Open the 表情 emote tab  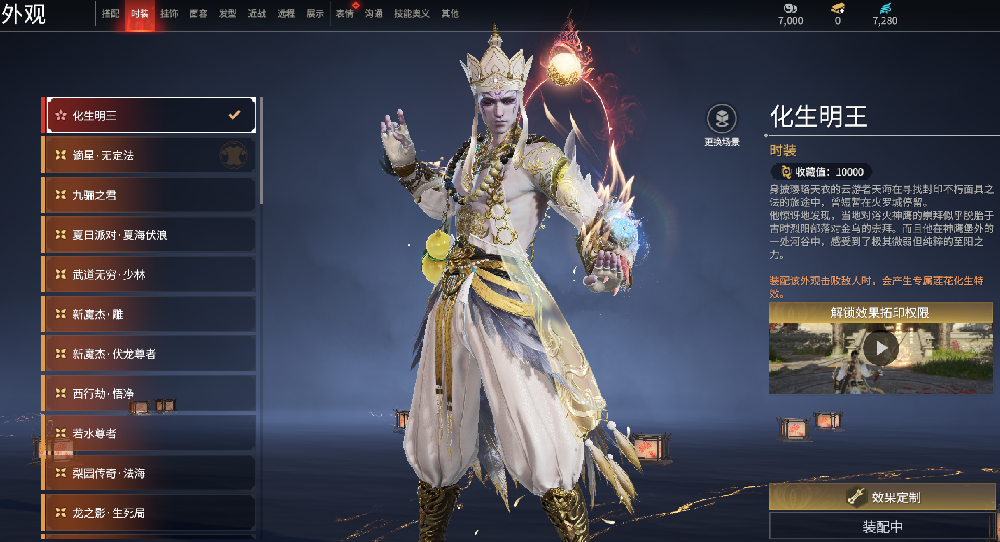coord(344,14)
